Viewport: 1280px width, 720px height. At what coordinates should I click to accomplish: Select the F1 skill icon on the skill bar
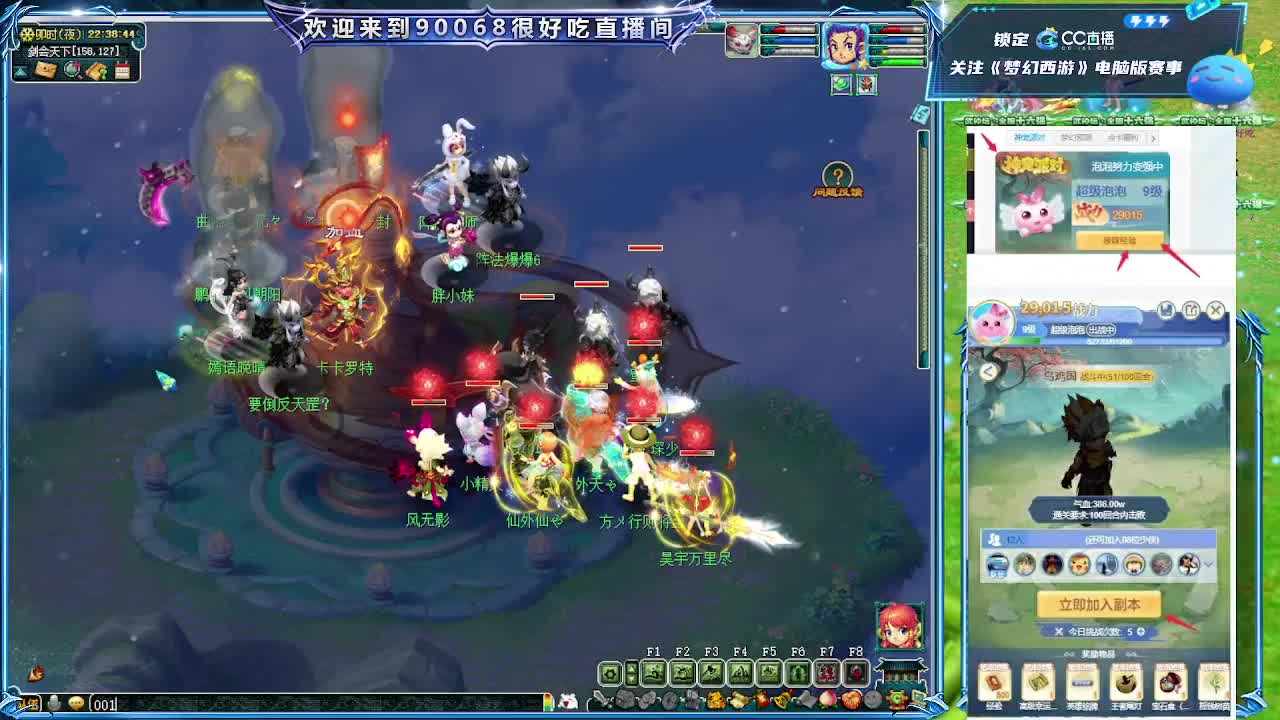[x=654, y=672]
